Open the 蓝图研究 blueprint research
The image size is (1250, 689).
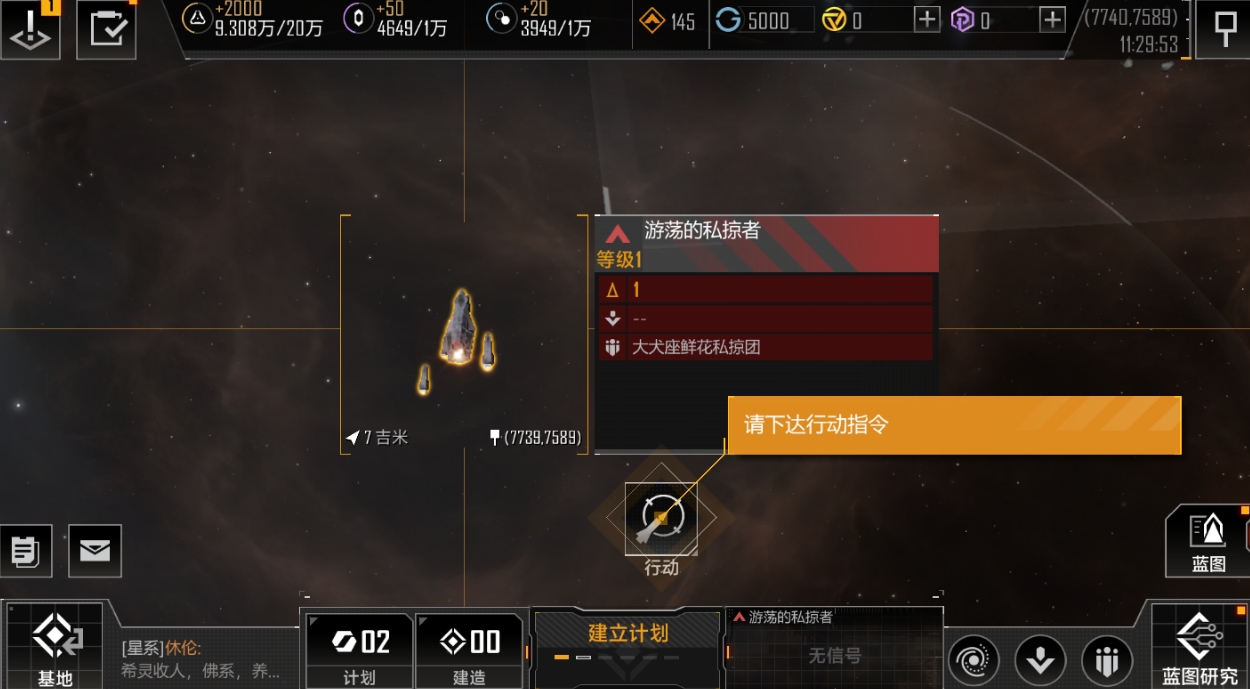point(1199,645)
